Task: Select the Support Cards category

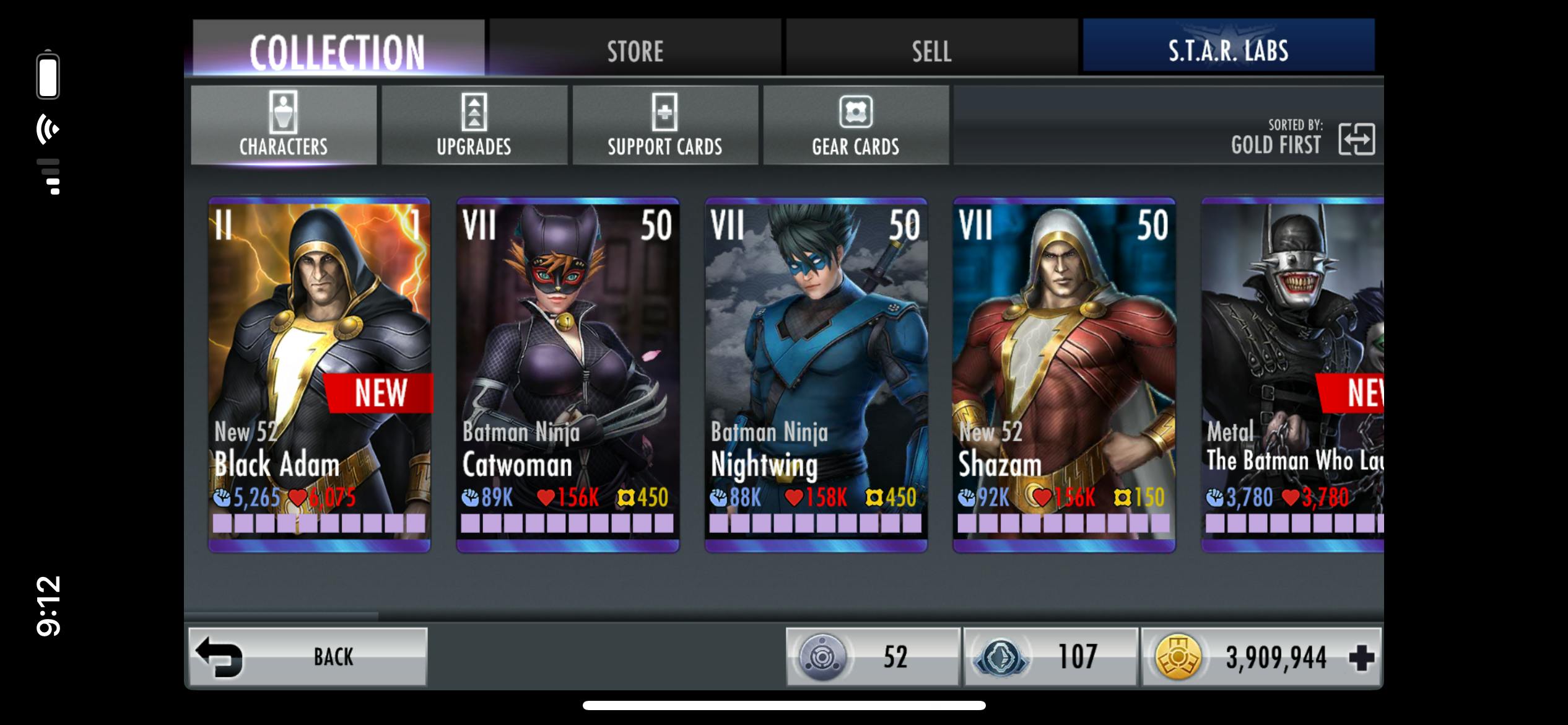Action: pyautogui.click(x=664, y=125)
